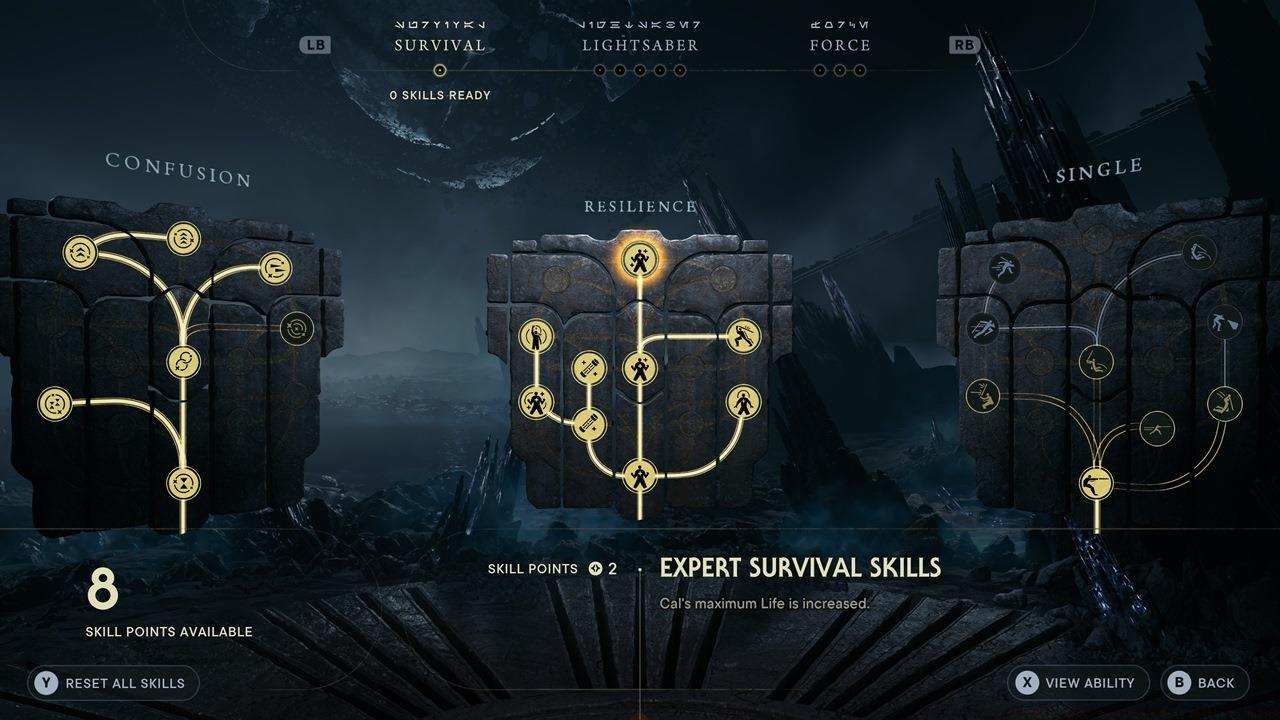The image size is (1280, 720).
Task: Click Reset All Skills
Action: 112,683
